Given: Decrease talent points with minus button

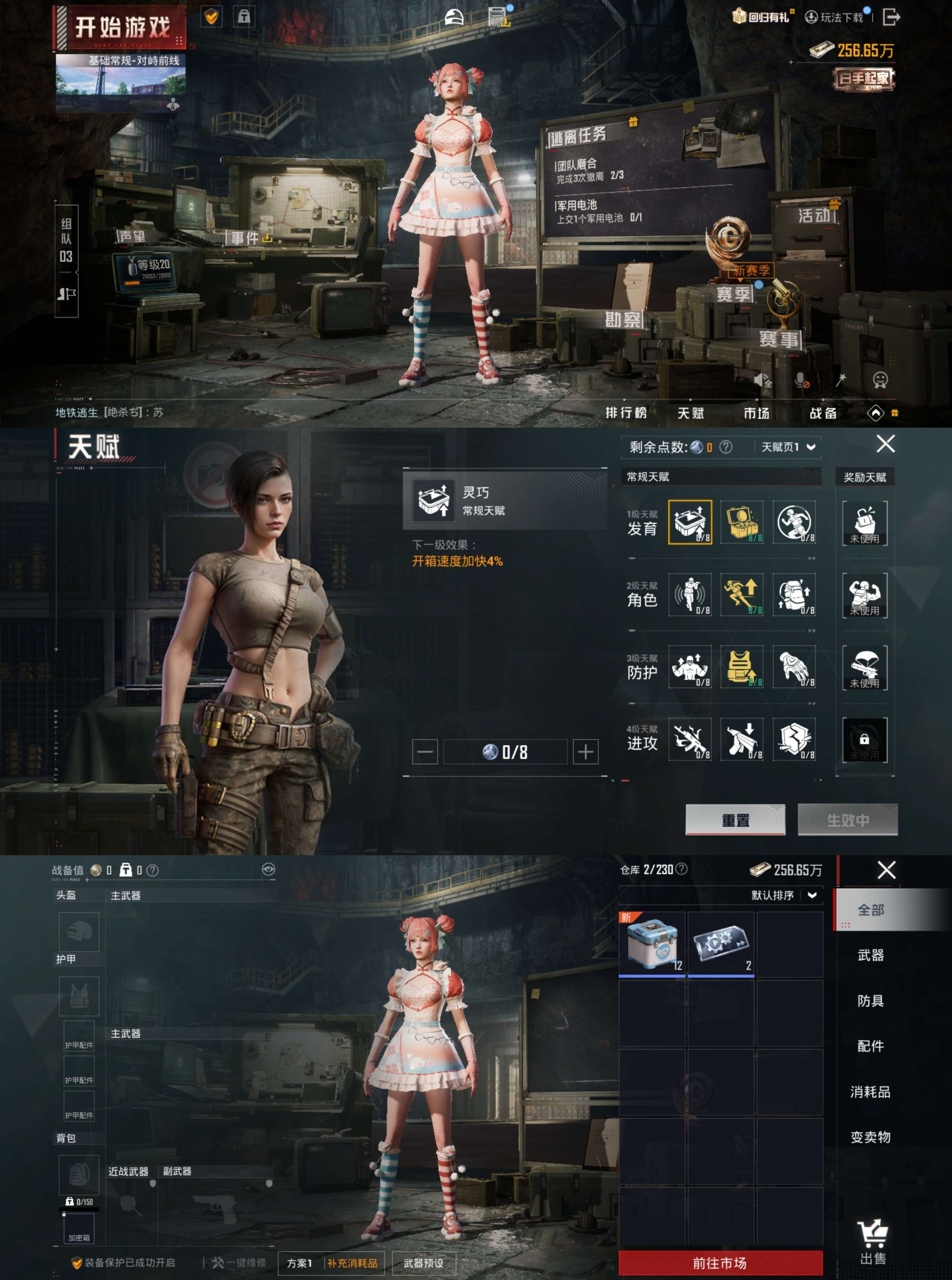Looking at the screenshot, I should (425, 752).
